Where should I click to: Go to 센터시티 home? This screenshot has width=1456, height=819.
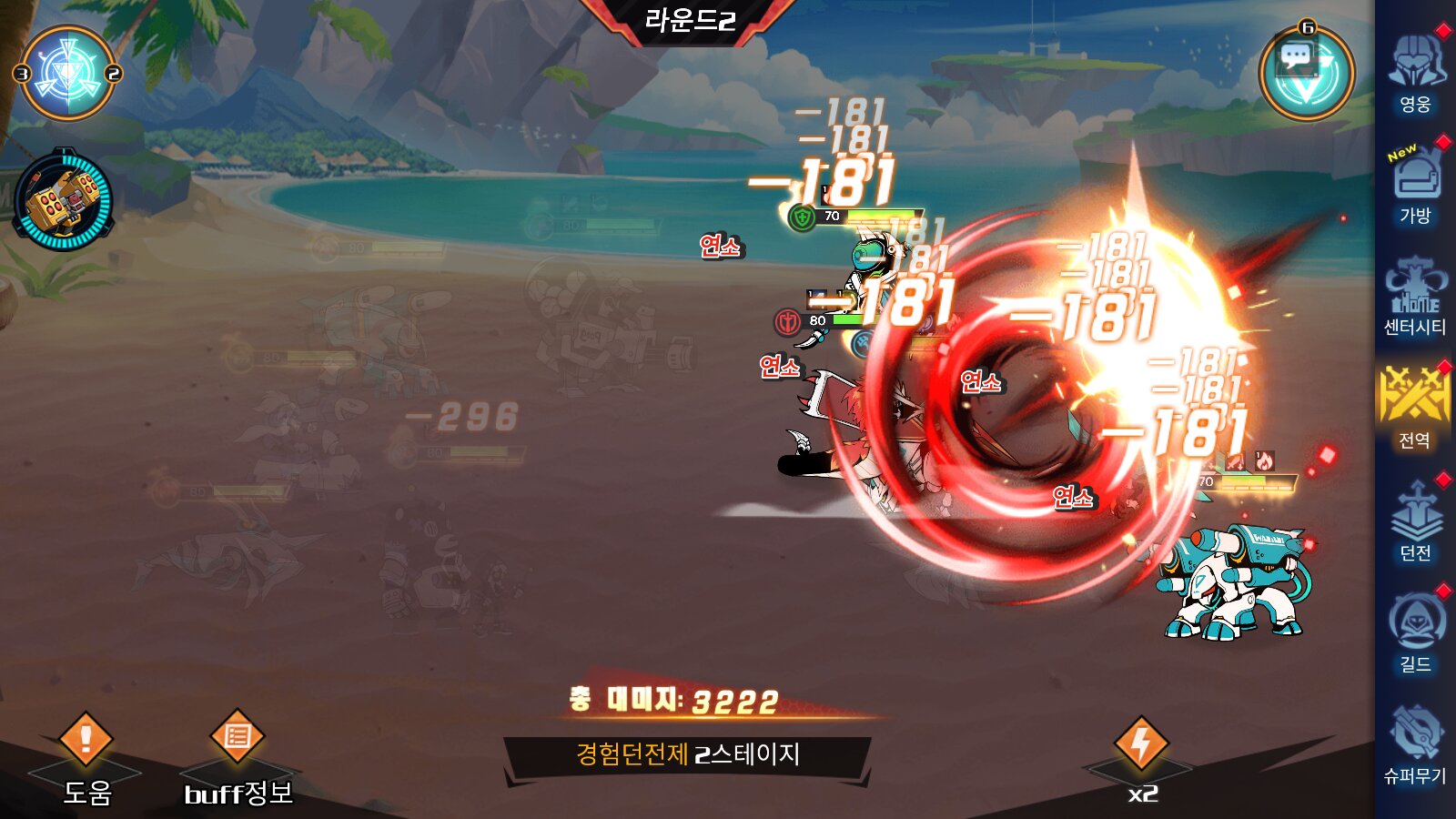point(1415,297)
